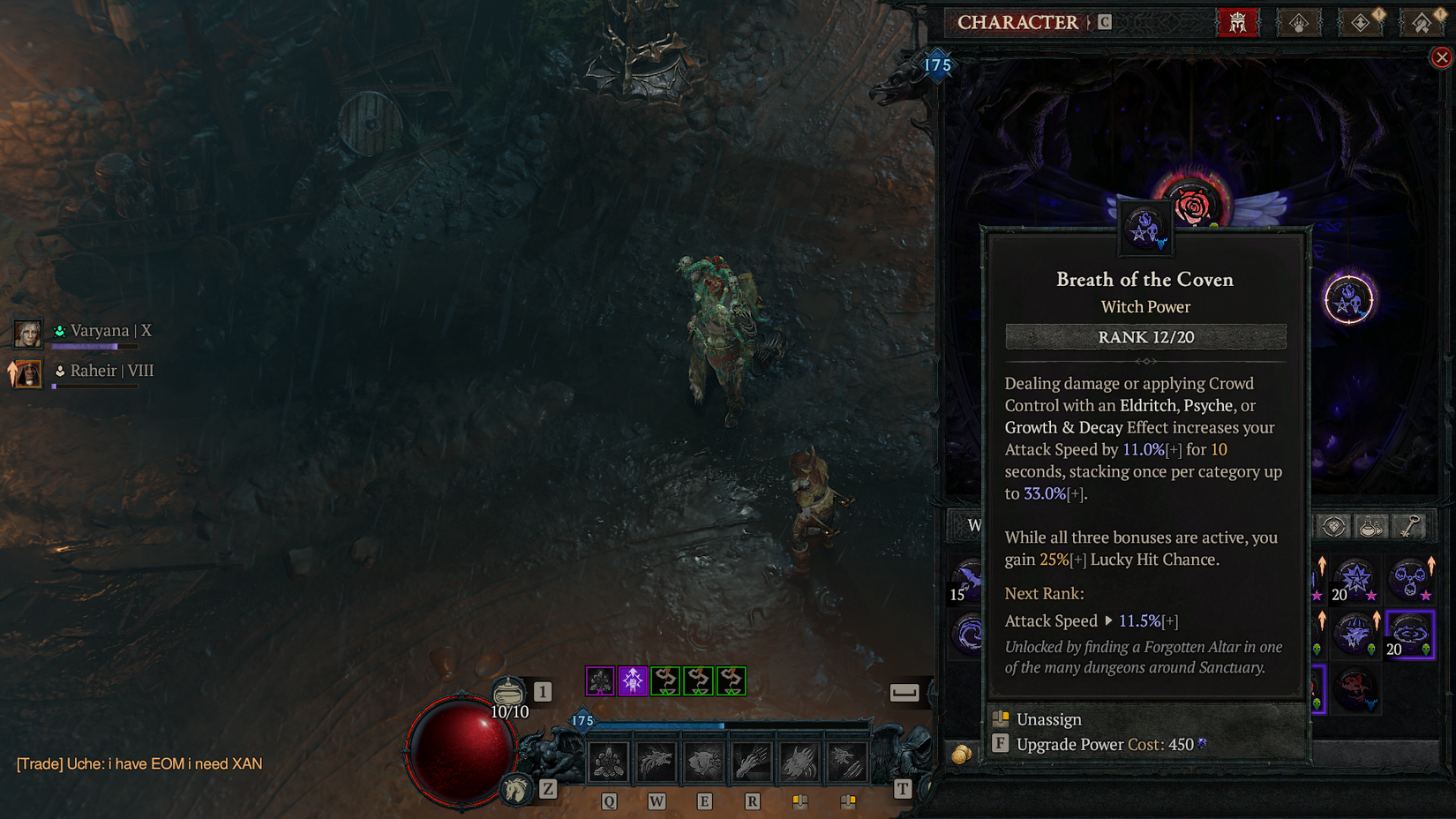Viewport: 1456px width, 819px height.
Task: Click the health potion flask icon
Action: [x=510, y=690]
